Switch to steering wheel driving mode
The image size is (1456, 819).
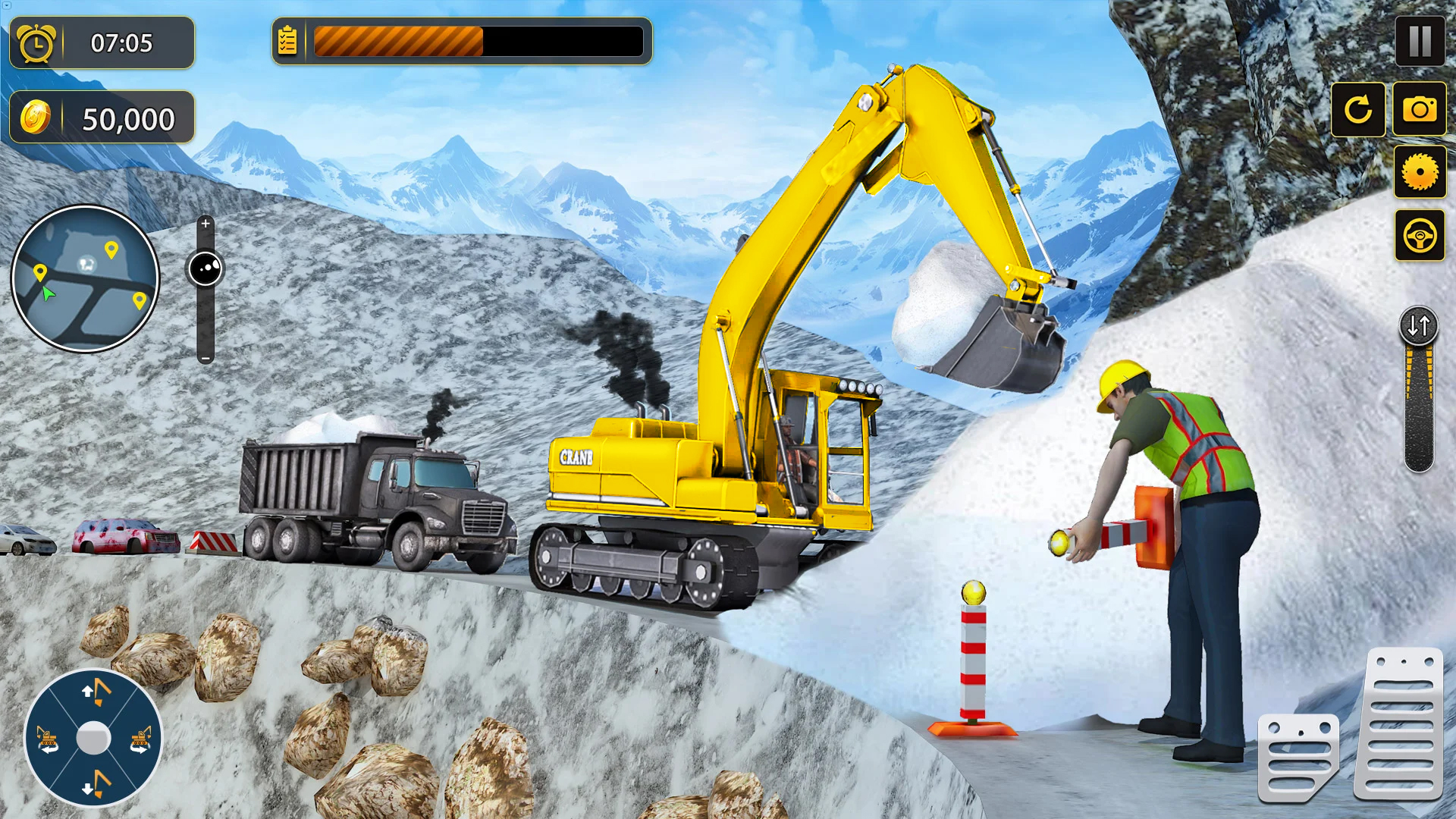pyautogui.click(x=1420, y=235)
